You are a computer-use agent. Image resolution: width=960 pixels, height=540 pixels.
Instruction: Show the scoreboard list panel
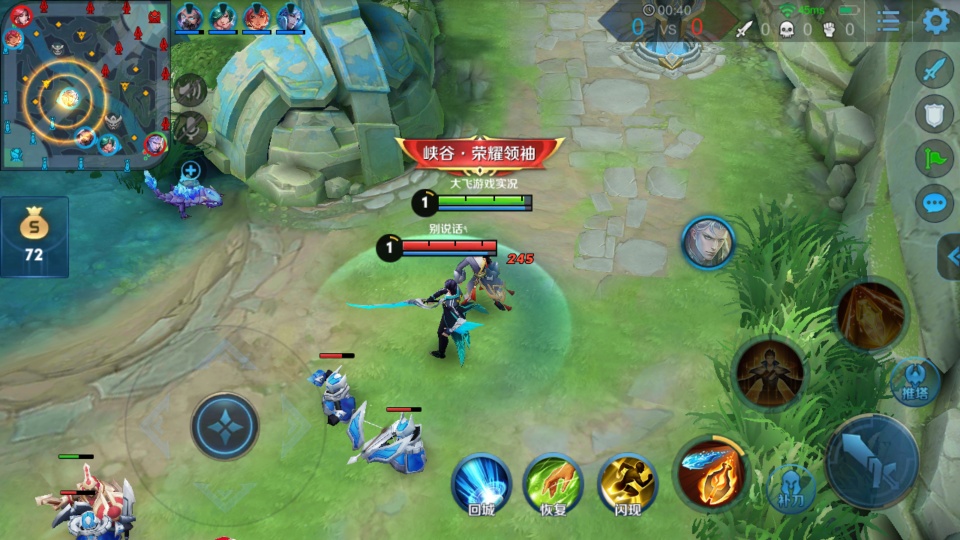pyautogui.click(x=888, y=21)
